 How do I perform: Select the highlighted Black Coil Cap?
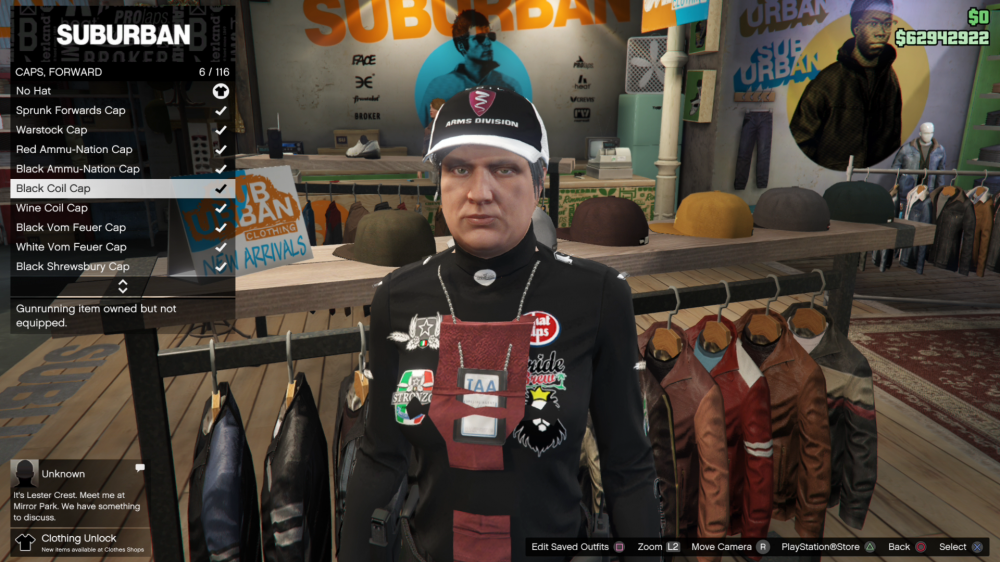[122, 188]
